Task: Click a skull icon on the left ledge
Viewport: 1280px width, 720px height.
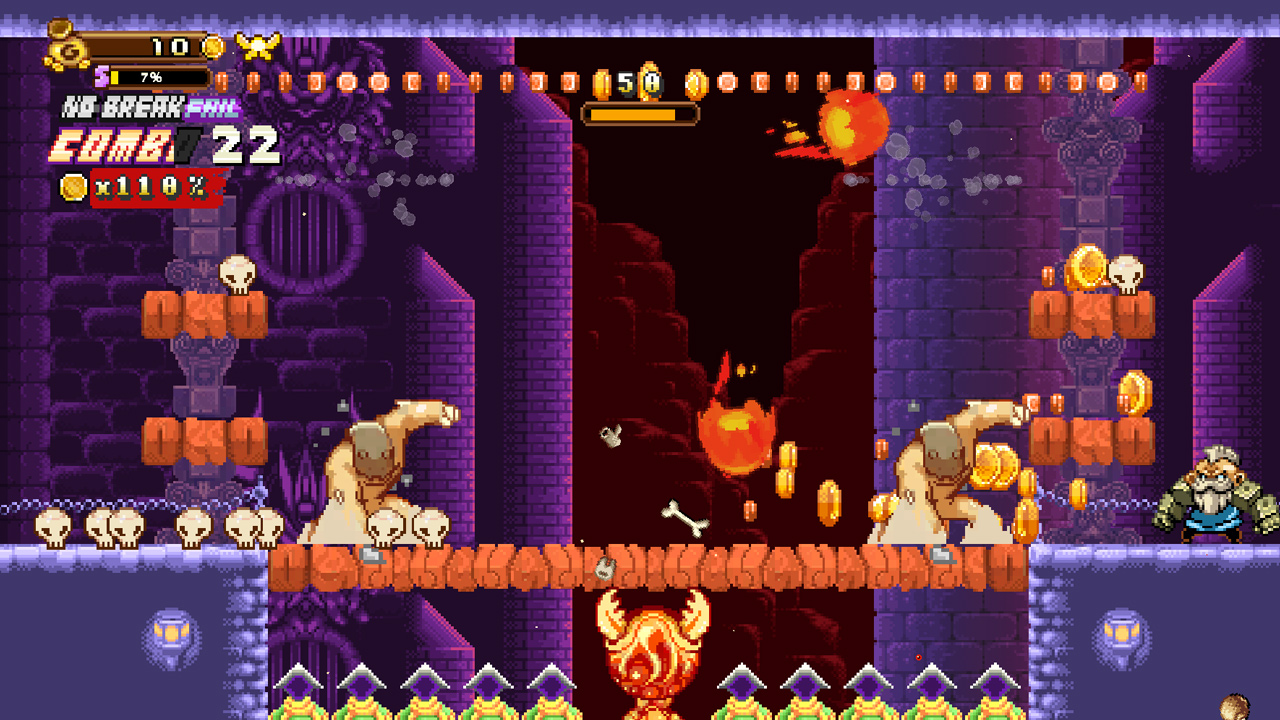Action: [50, 523]
